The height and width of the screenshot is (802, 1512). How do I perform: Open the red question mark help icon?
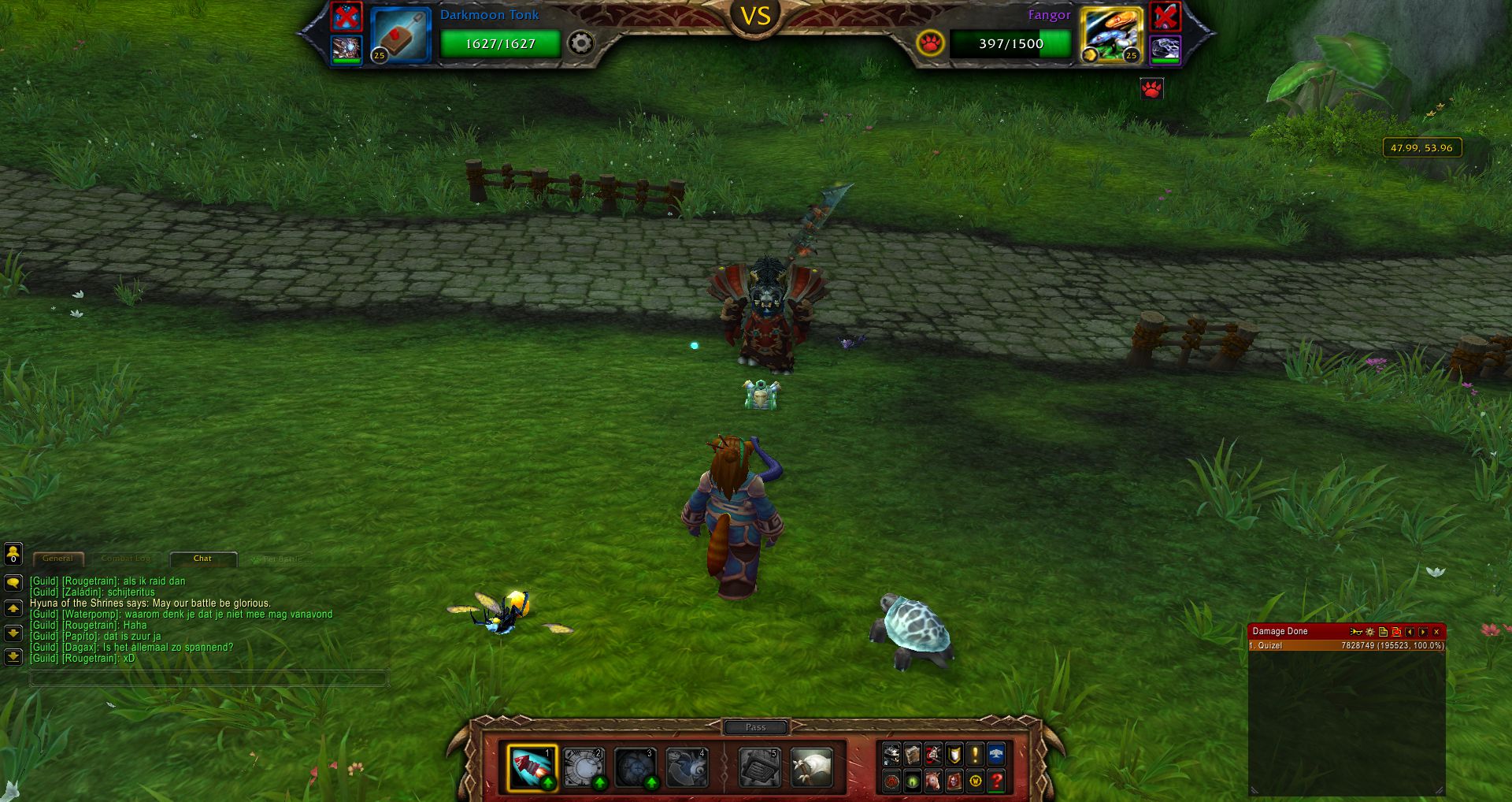[996, 781]
